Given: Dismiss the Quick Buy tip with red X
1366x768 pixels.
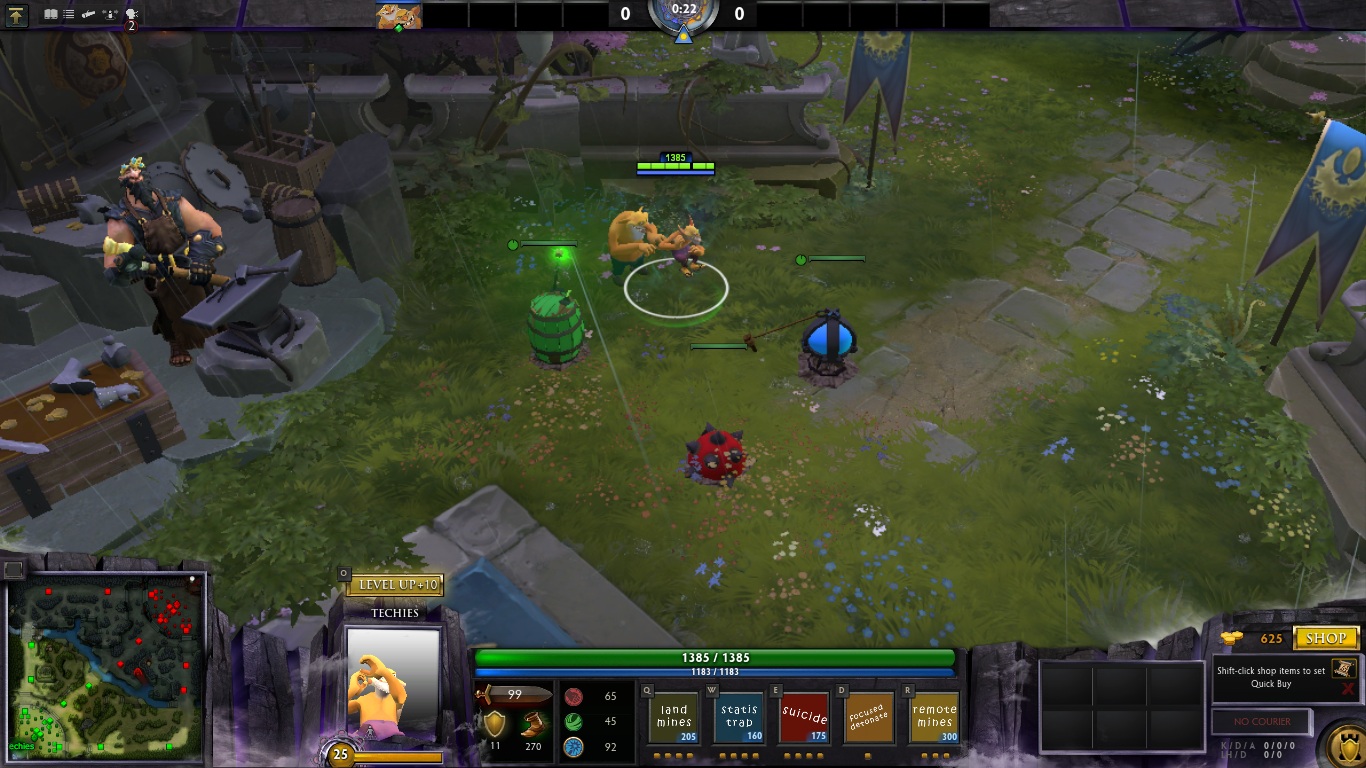Looking at the screenshot, I should pyautogui.click(x=1348, y=688).
